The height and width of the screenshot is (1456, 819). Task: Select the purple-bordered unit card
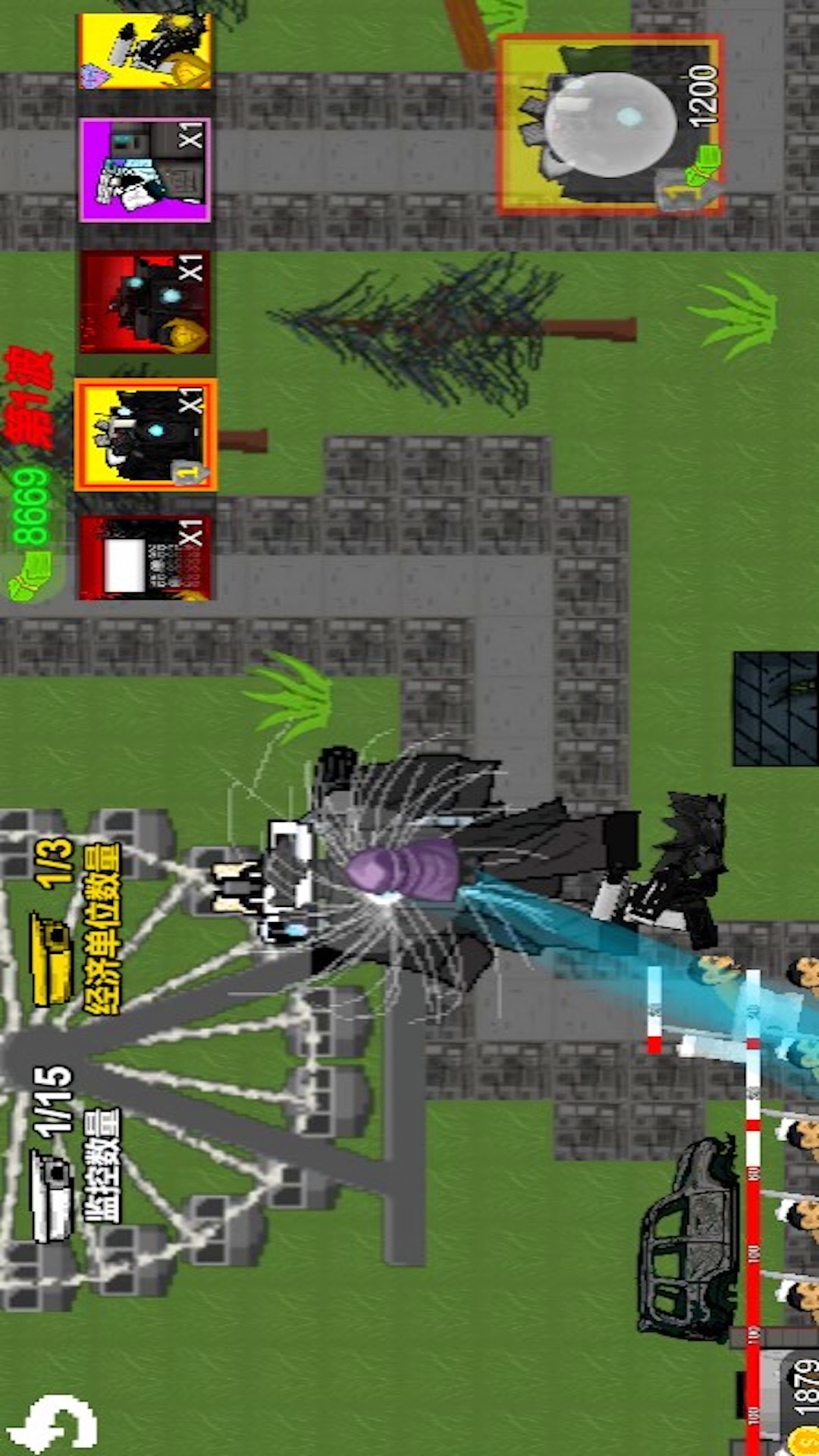point(145,169)
